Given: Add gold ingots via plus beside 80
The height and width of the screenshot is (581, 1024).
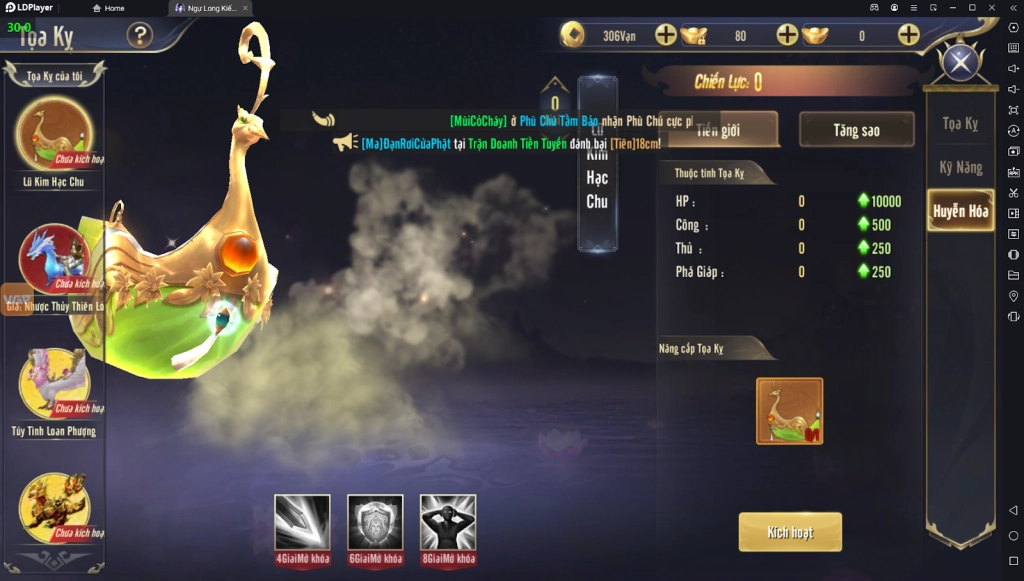Looking at the screenshot, I should click(787, 36).
